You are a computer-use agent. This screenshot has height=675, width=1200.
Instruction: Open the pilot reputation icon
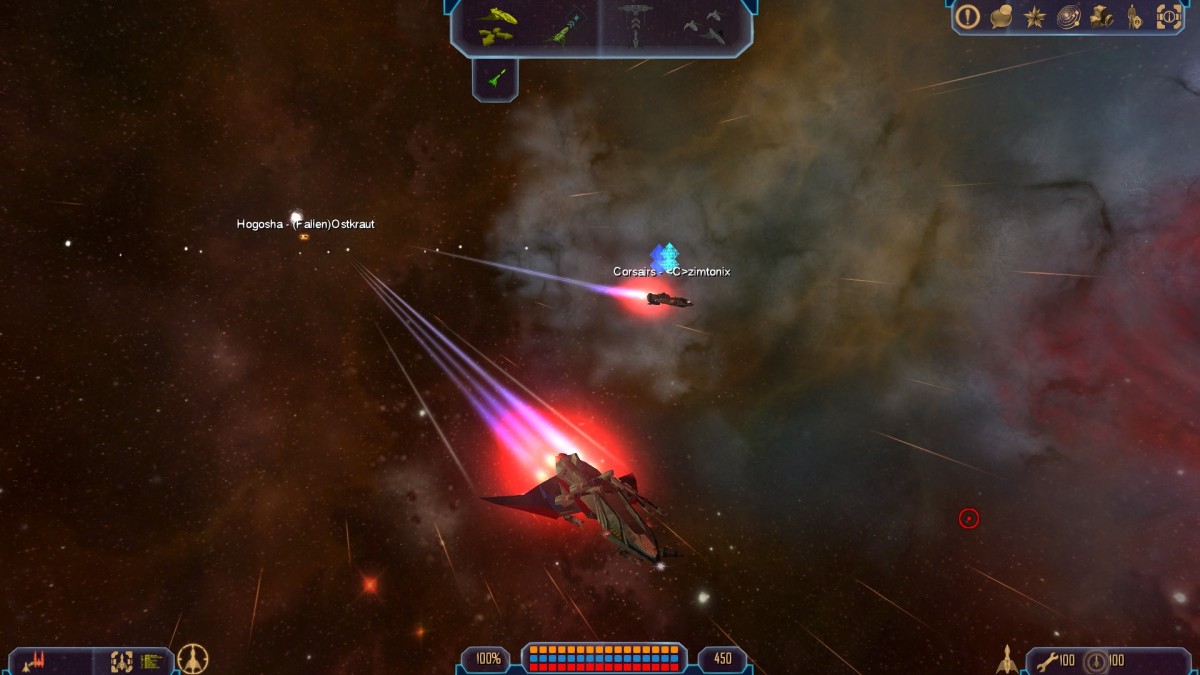[1134, 16]
